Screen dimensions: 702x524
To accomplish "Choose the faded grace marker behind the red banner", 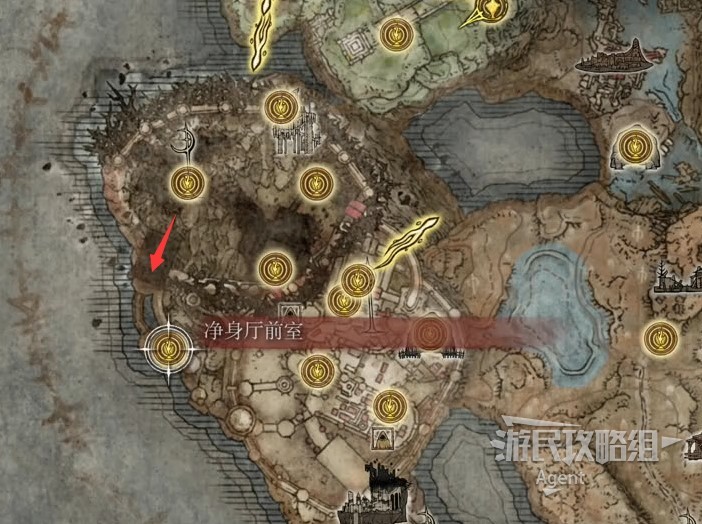I will pos(430,332).
